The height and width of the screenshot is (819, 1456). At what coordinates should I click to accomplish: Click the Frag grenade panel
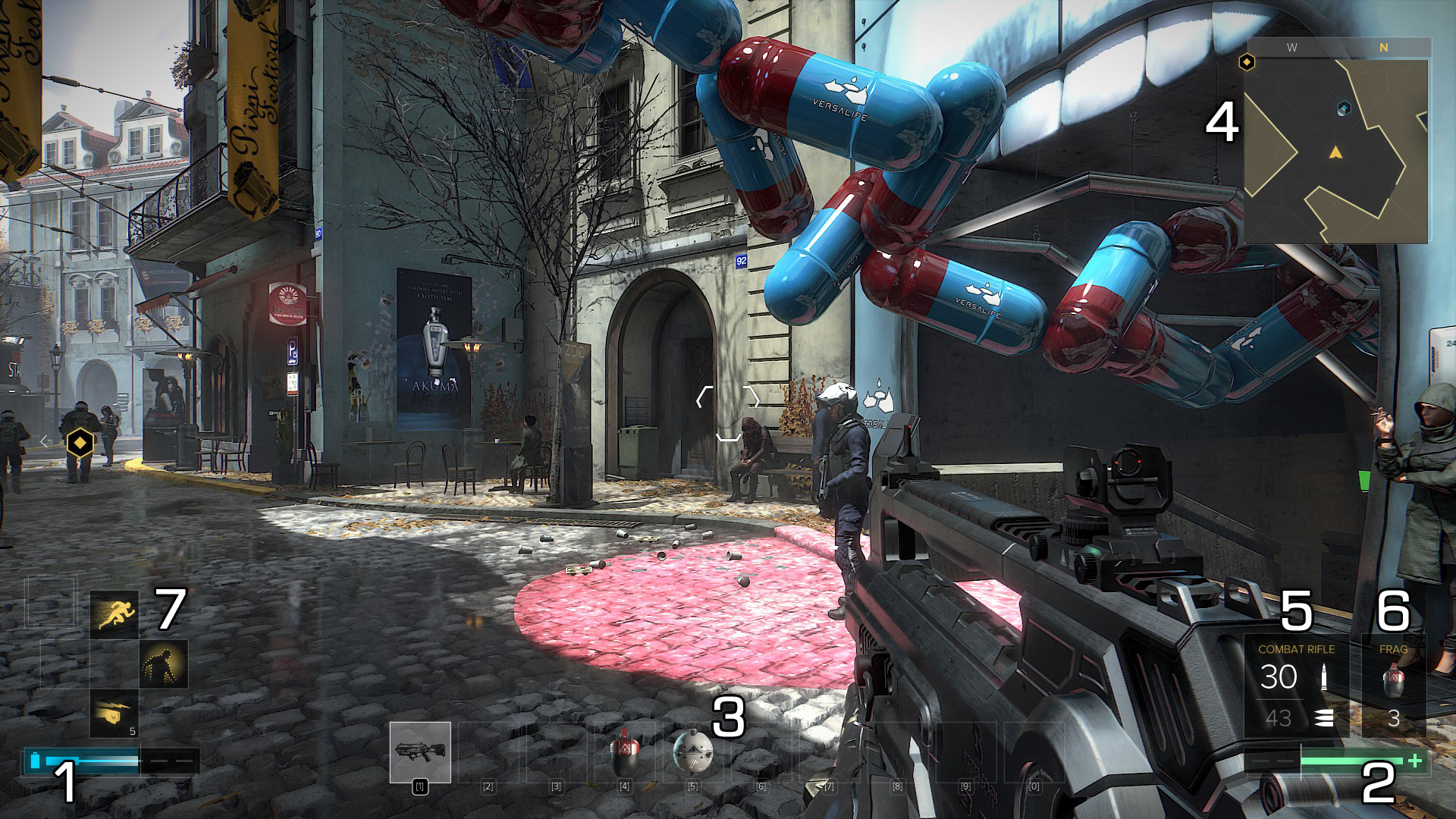[x=1393, y=686]
